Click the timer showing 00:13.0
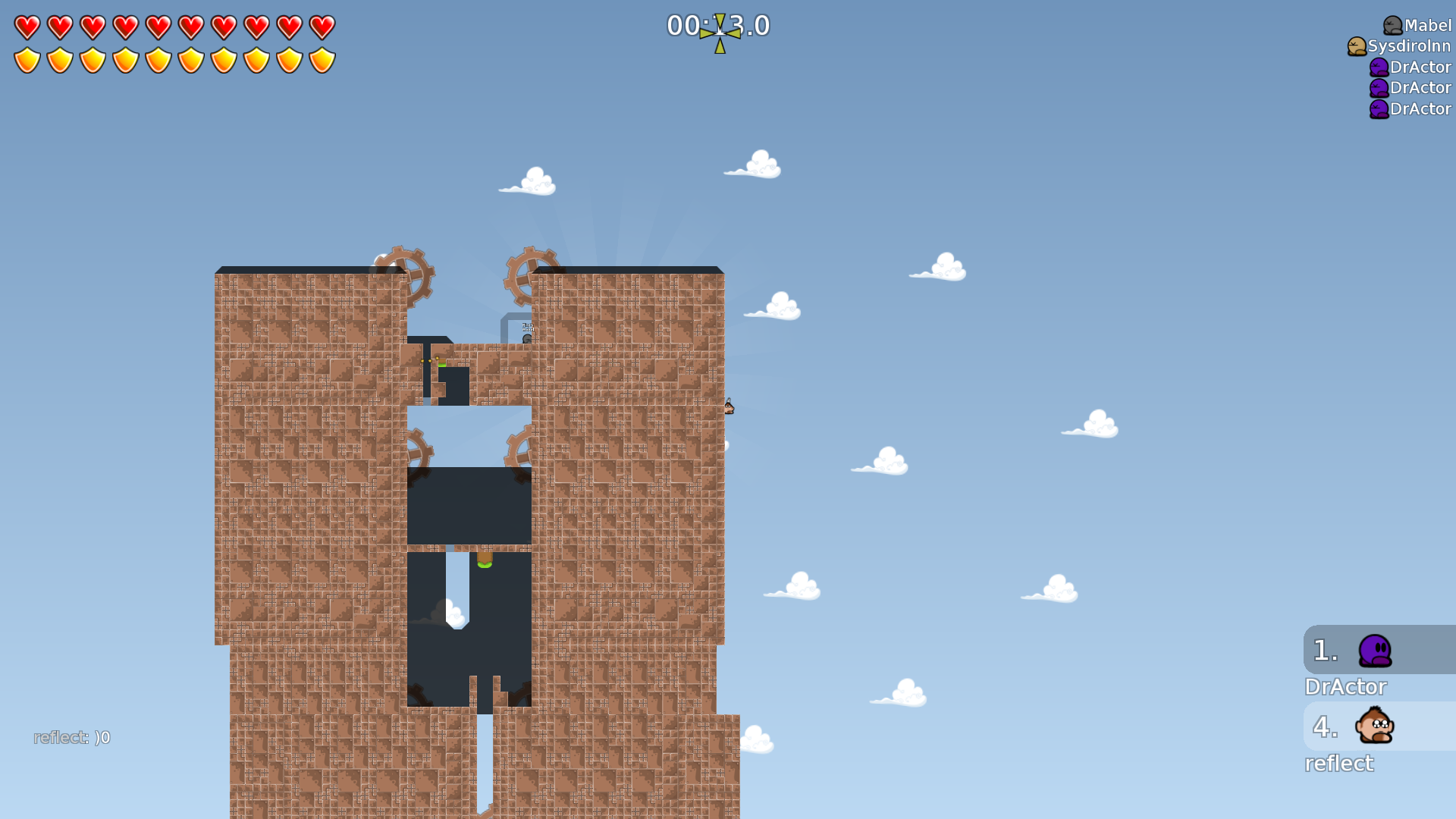This screenshot has height=819, width=1456. click(x=717, y=27)
